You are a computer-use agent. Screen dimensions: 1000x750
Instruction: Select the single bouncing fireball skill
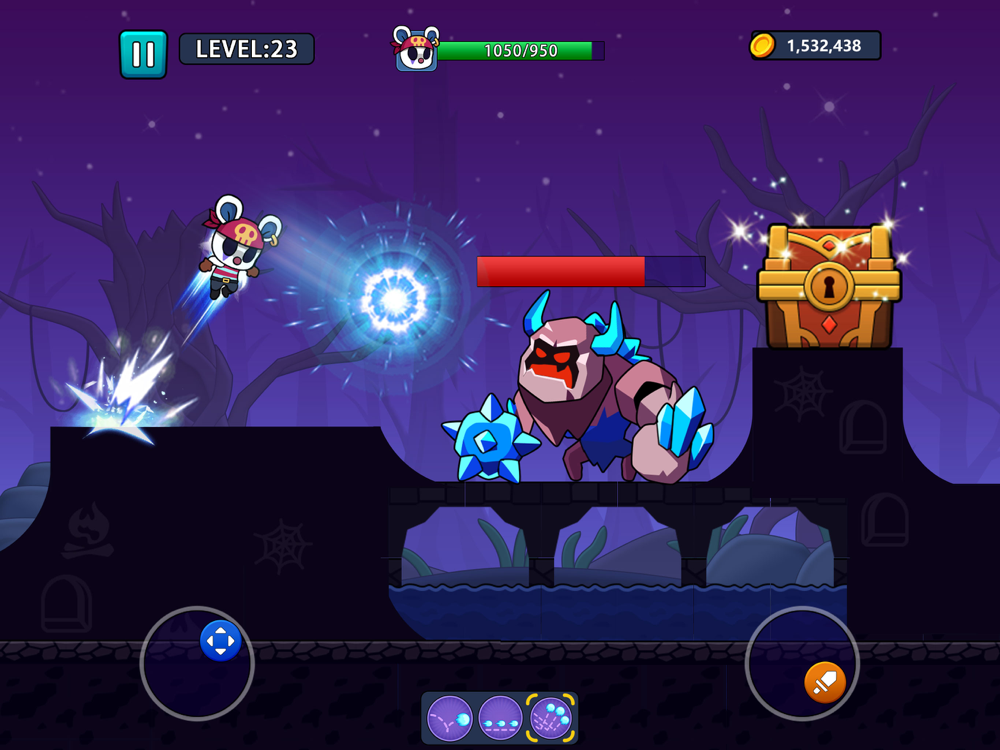pyautogui.click(x=450, y=718)
